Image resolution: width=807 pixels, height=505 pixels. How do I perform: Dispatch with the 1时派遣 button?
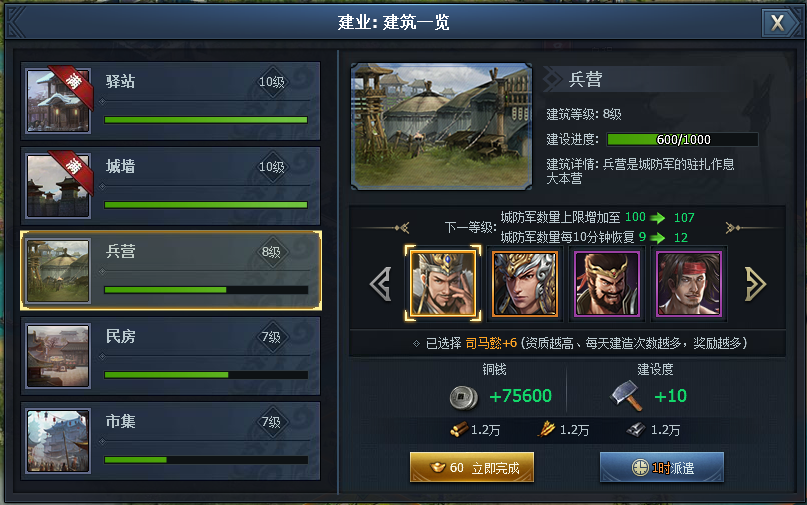(661, 467)
